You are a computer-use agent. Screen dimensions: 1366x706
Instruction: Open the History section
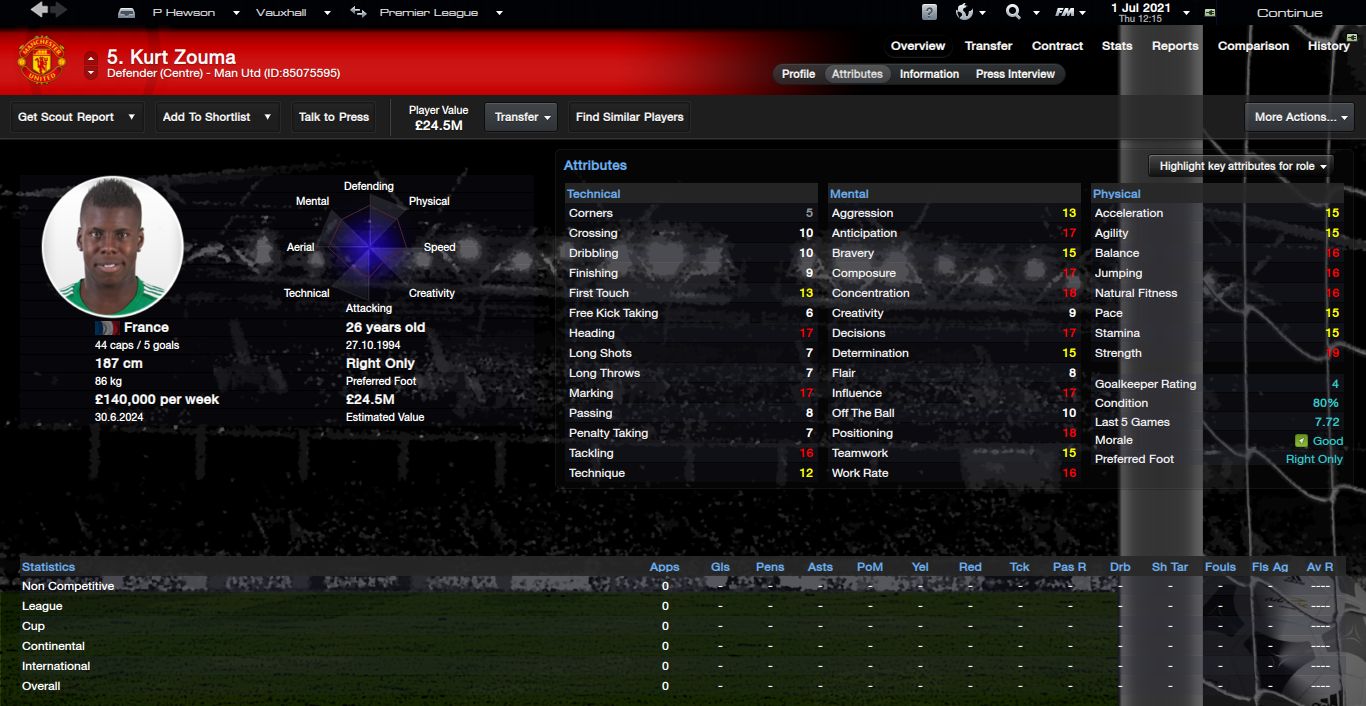click(x=1328, y=46)
